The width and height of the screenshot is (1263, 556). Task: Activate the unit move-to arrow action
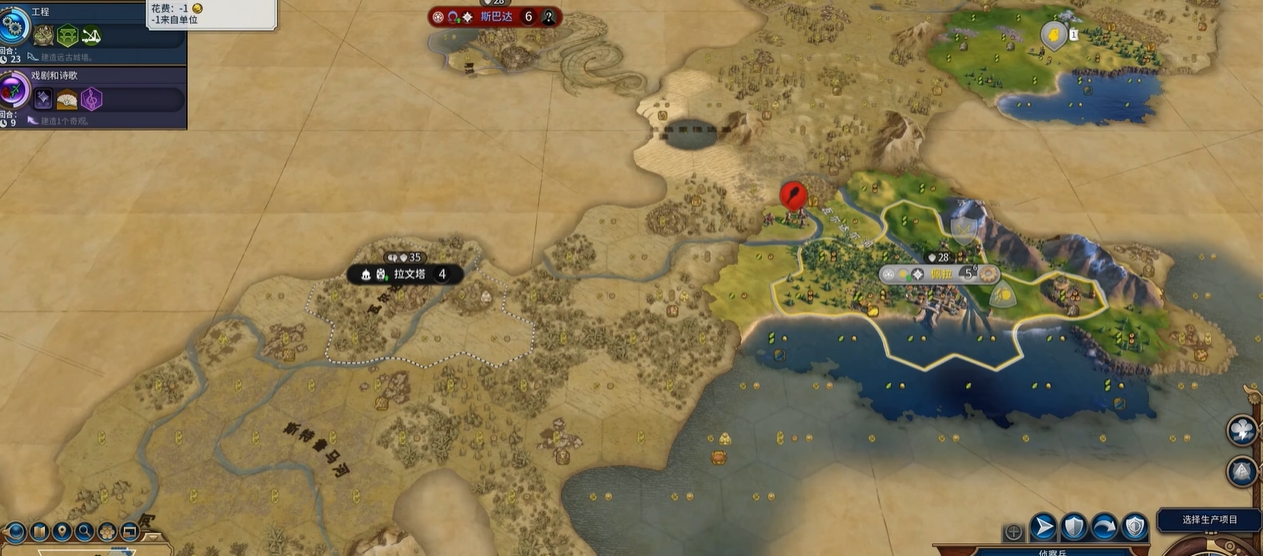1043,527
